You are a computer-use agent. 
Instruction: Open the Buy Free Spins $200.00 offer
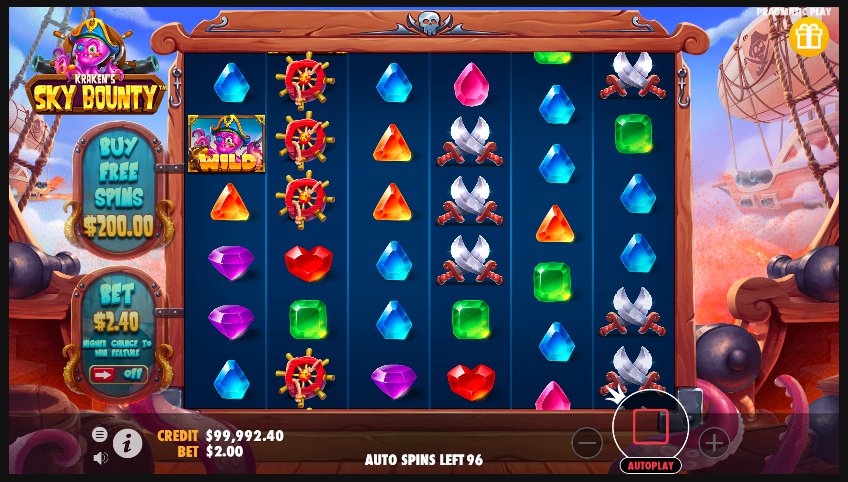(119, 187)
